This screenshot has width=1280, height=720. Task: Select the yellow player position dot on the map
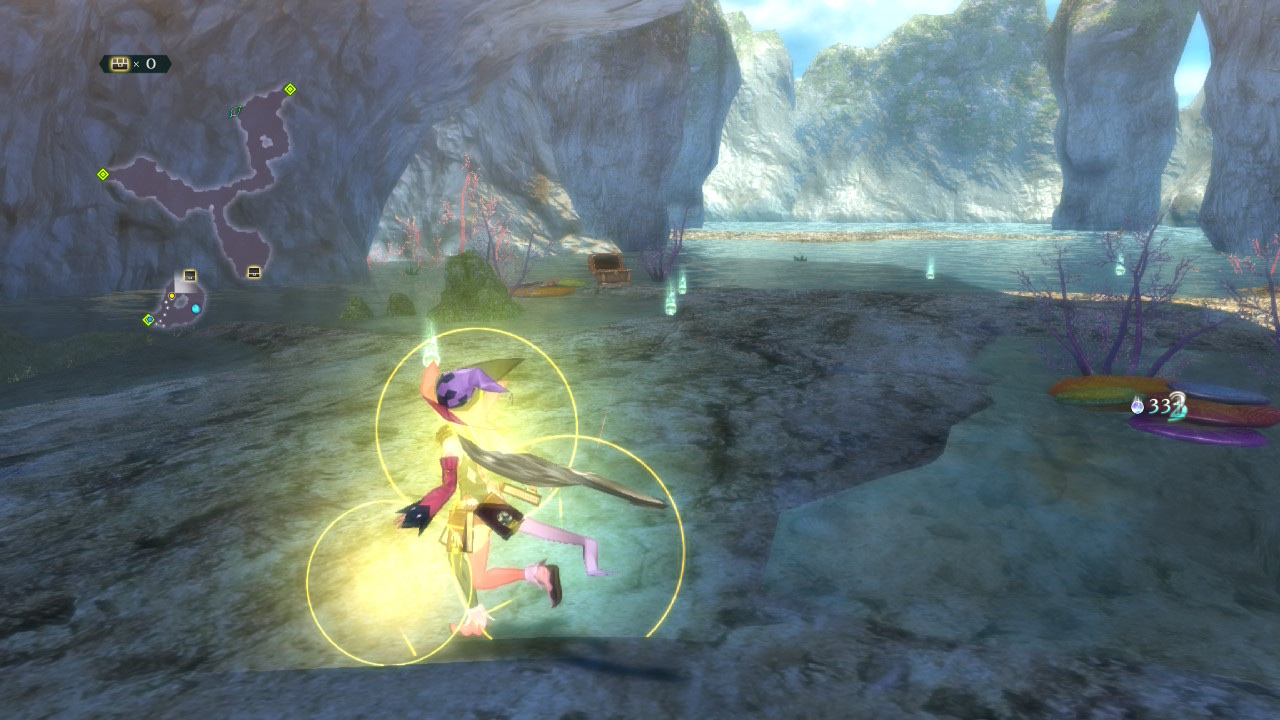pos(172,296)
